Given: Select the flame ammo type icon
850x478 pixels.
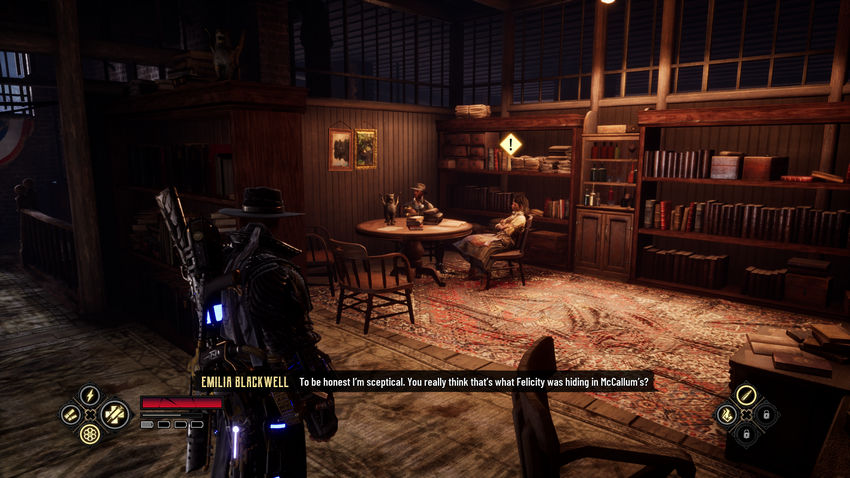Looking at the screenshot, I should pyautogui.click(x=726, y=413).
